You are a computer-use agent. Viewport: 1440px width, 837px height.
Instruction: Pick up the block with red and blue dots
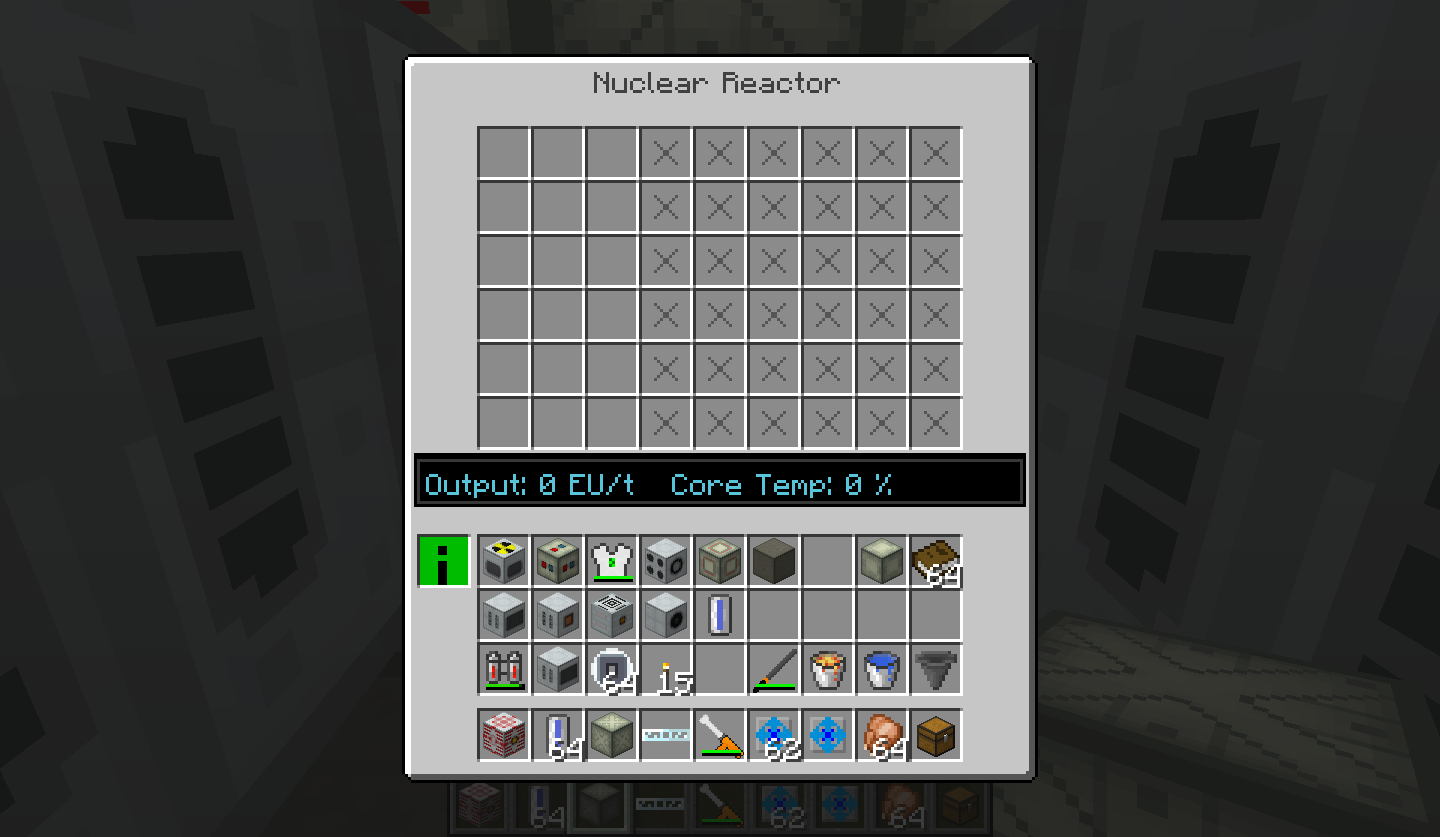[x=558, y=561]
